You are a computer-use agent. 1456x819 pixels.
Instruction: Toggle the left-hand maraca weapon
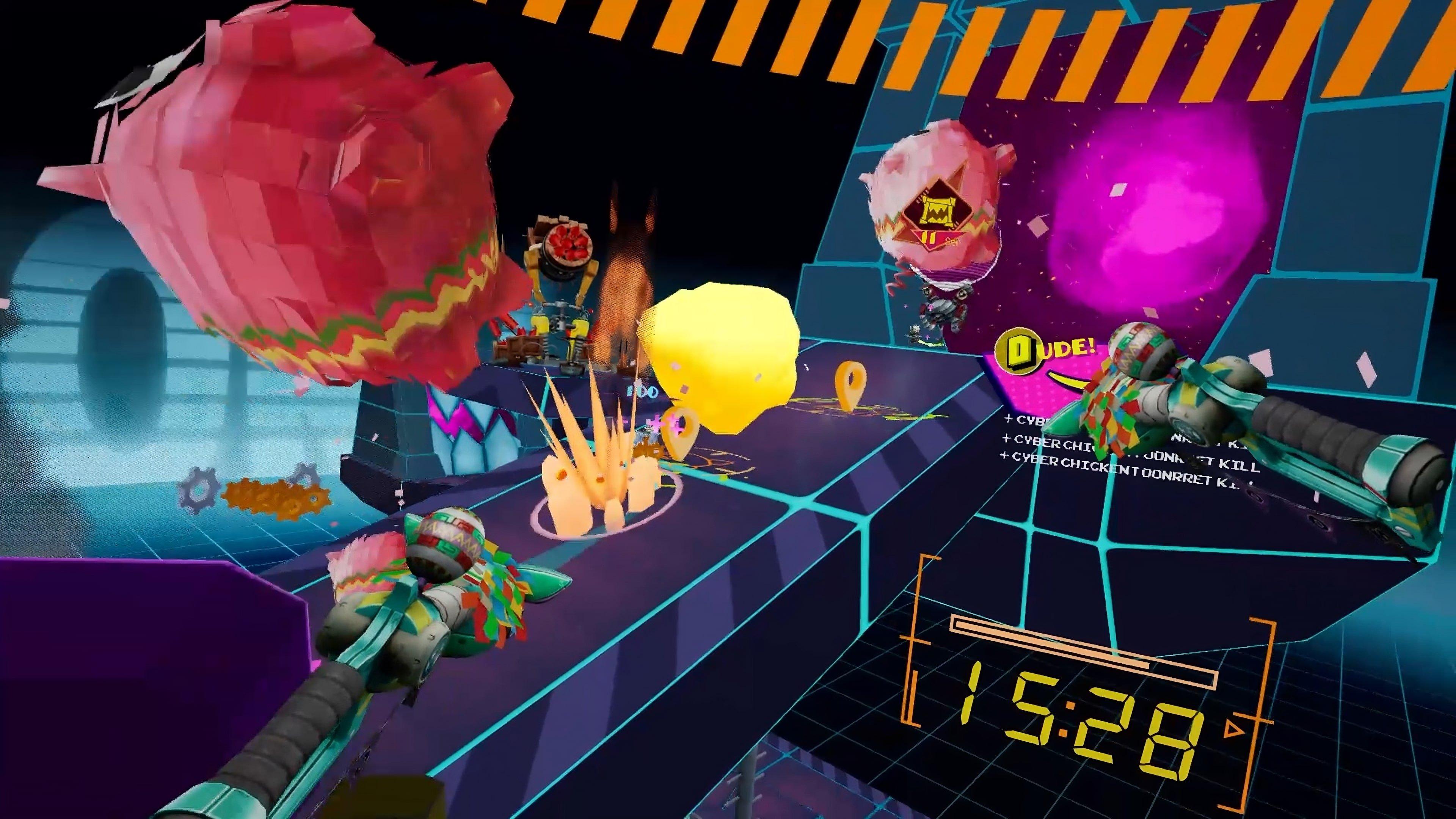point(435,588)
